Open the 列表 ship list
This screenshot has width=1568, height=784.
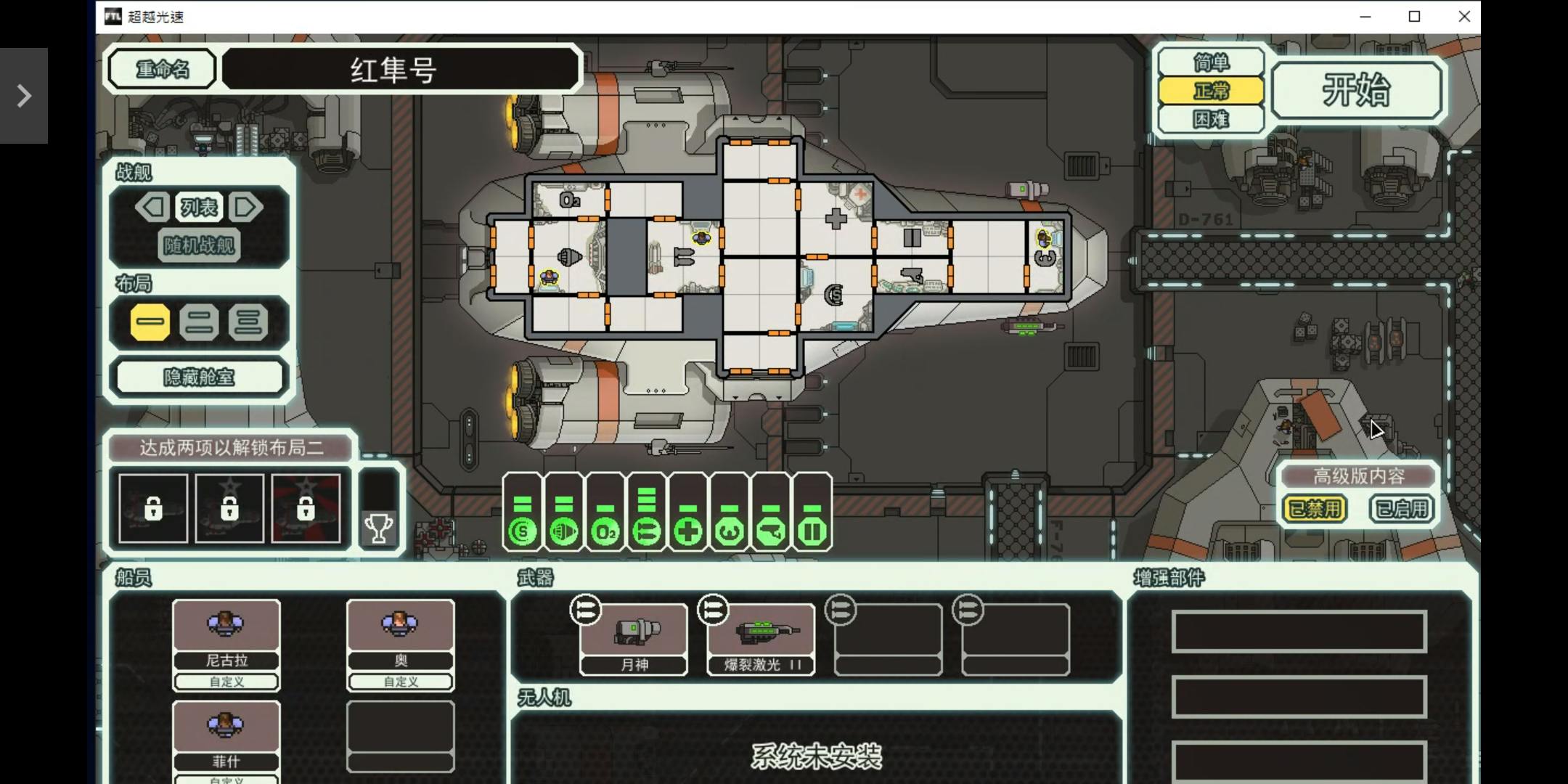199,208
